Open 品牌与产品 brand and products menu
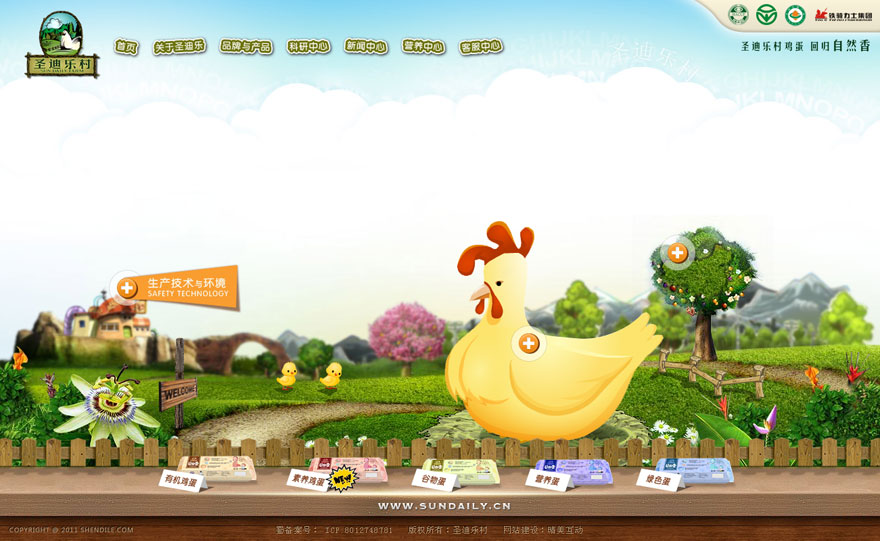This screenshot has height=541, width=880. coord(246,47)
